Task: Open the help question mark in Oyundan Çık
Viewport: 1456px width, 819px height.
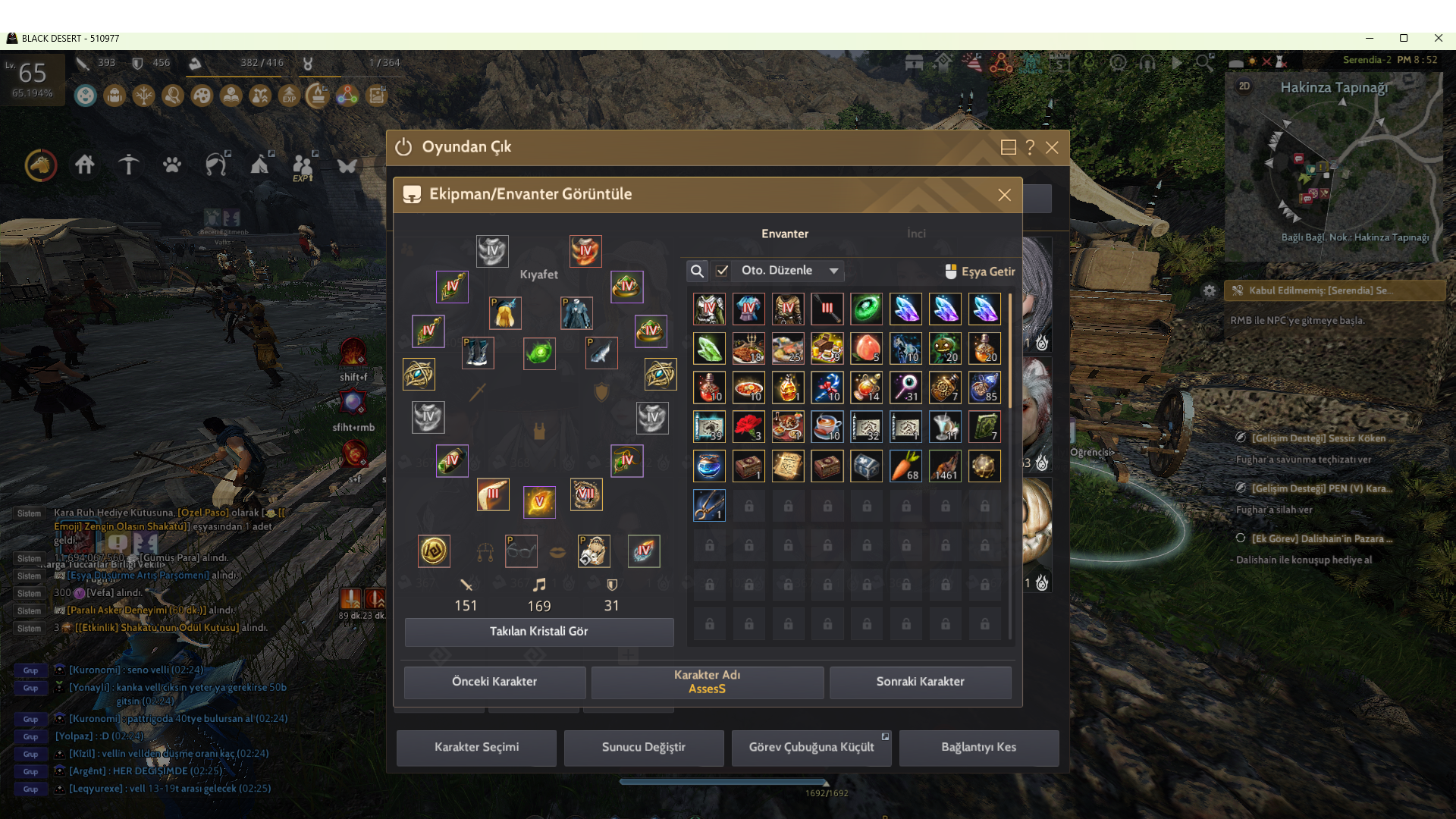Action: [1030, 148]
